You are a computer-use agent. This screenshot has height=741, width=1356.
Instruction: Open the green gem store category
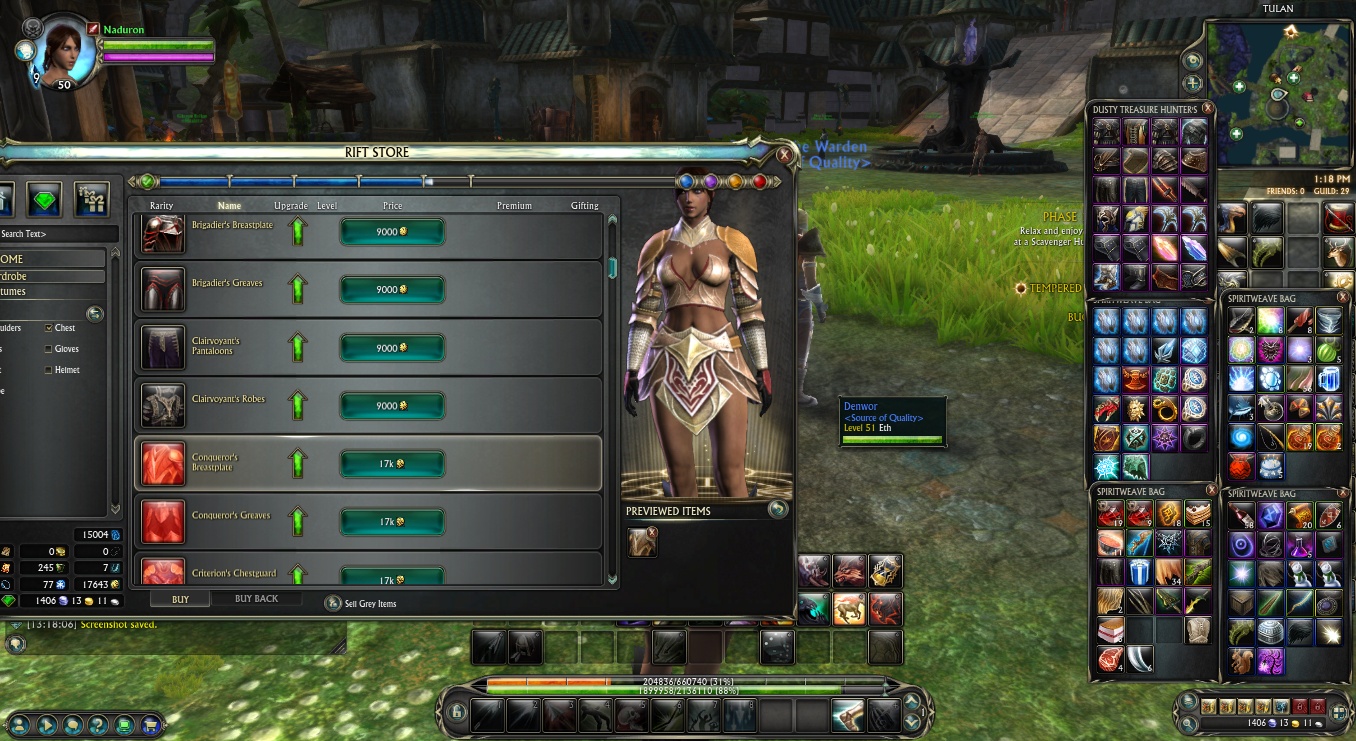coord(44,199)
